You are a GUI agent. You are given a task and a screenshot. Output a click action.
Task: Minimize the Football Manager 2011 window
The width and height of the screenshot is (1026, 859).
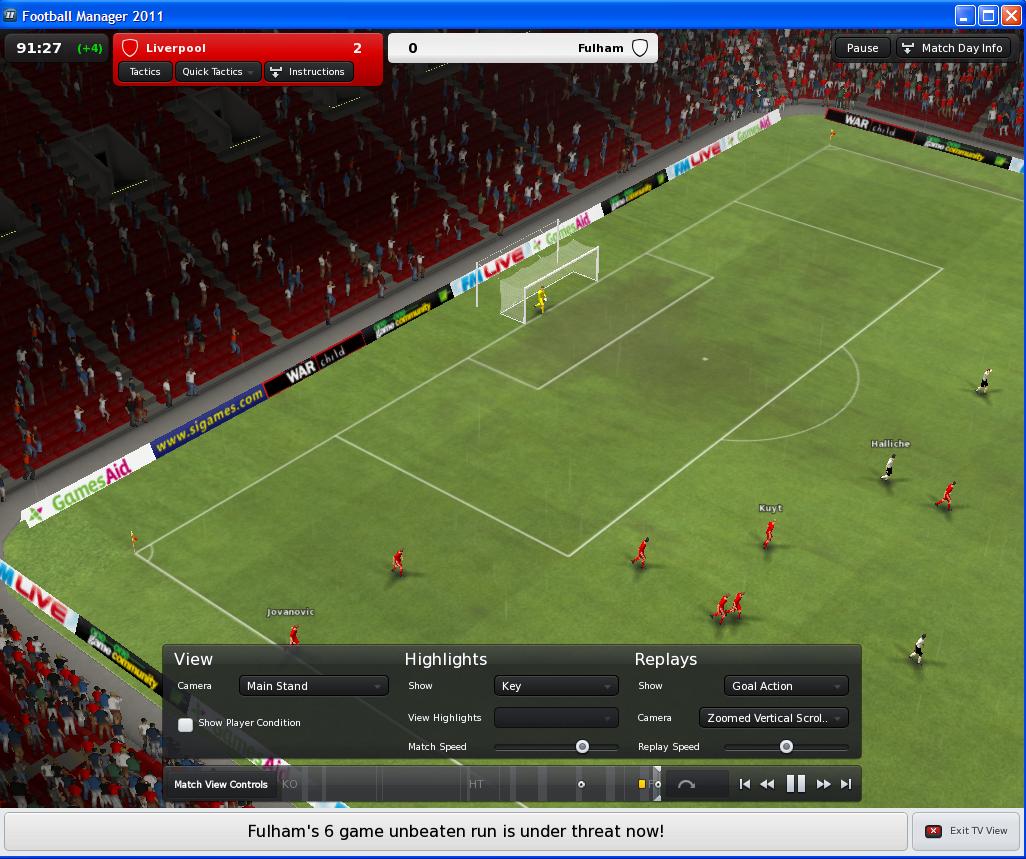point(964,15)
